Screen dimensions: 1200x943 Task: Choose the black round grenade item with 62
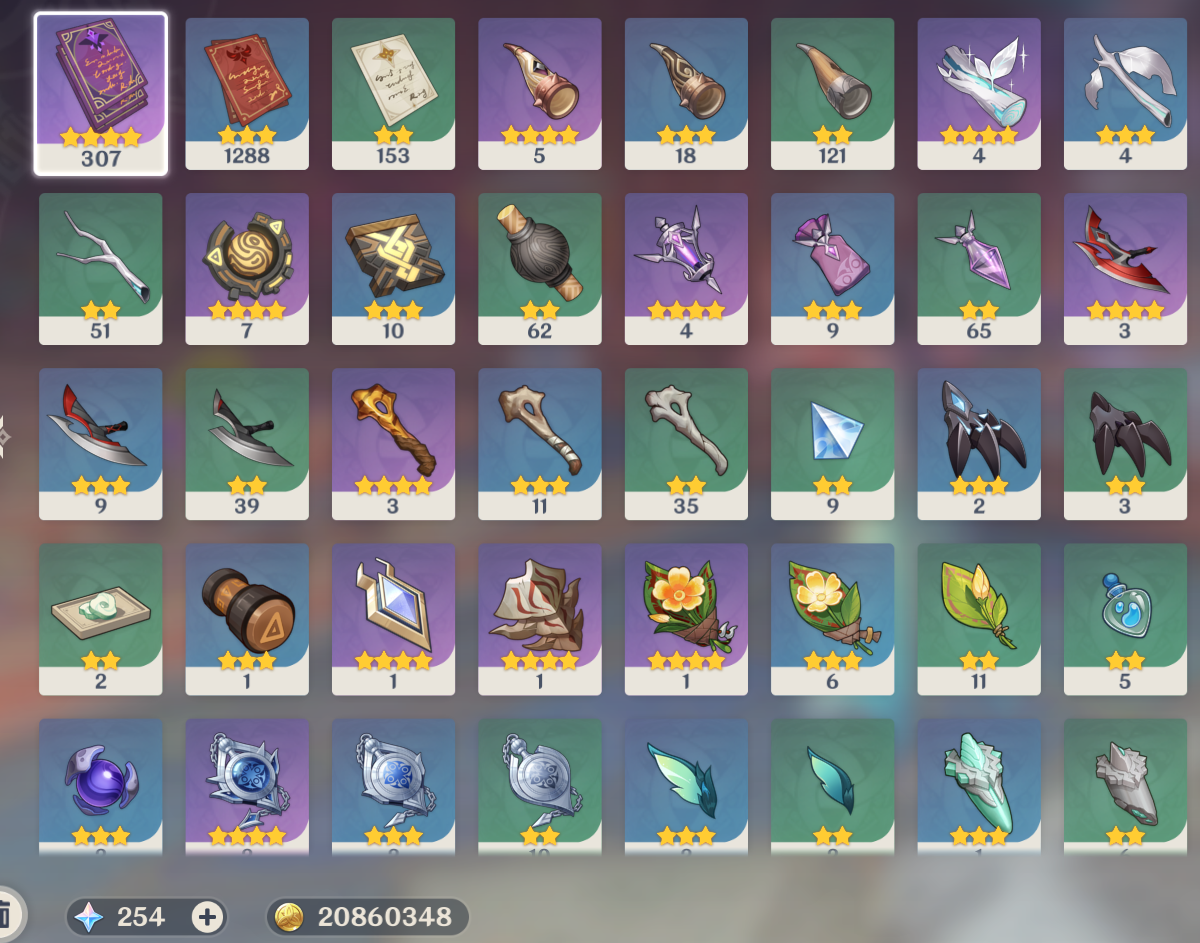click(539, 268)
